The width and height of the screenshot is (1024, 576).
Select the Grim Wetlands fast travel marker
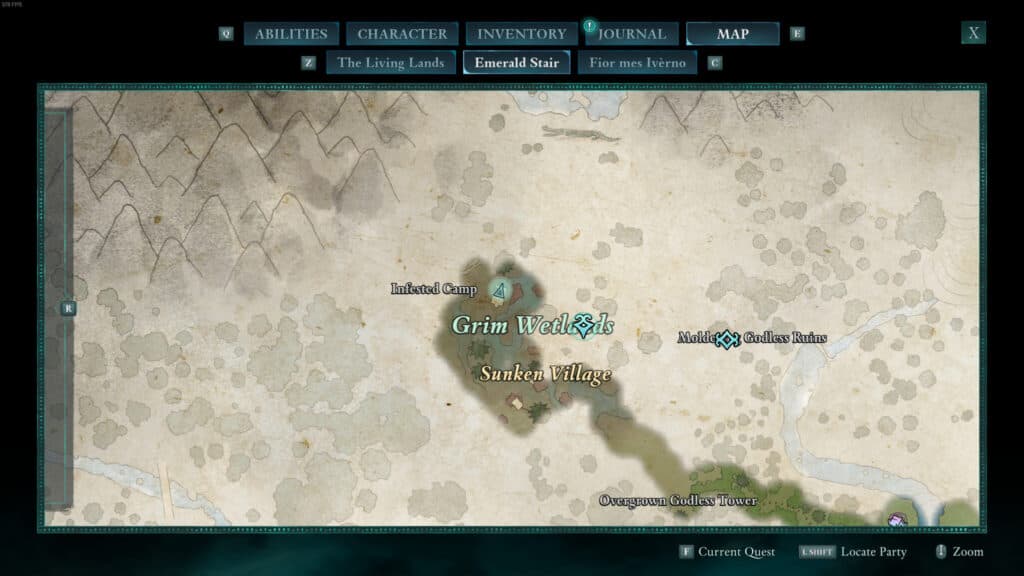click(x=584, y=326)
